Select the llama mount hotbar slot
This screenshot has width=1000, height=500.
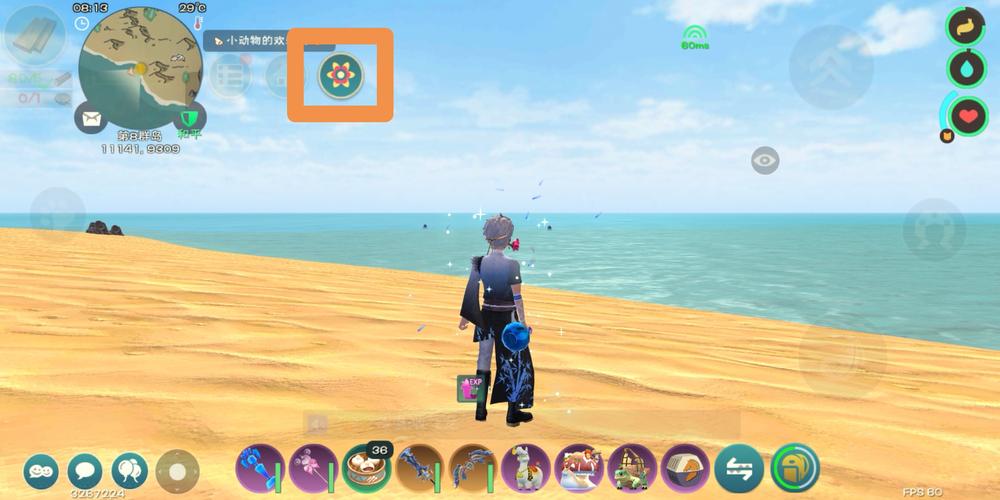click(526, 467)
